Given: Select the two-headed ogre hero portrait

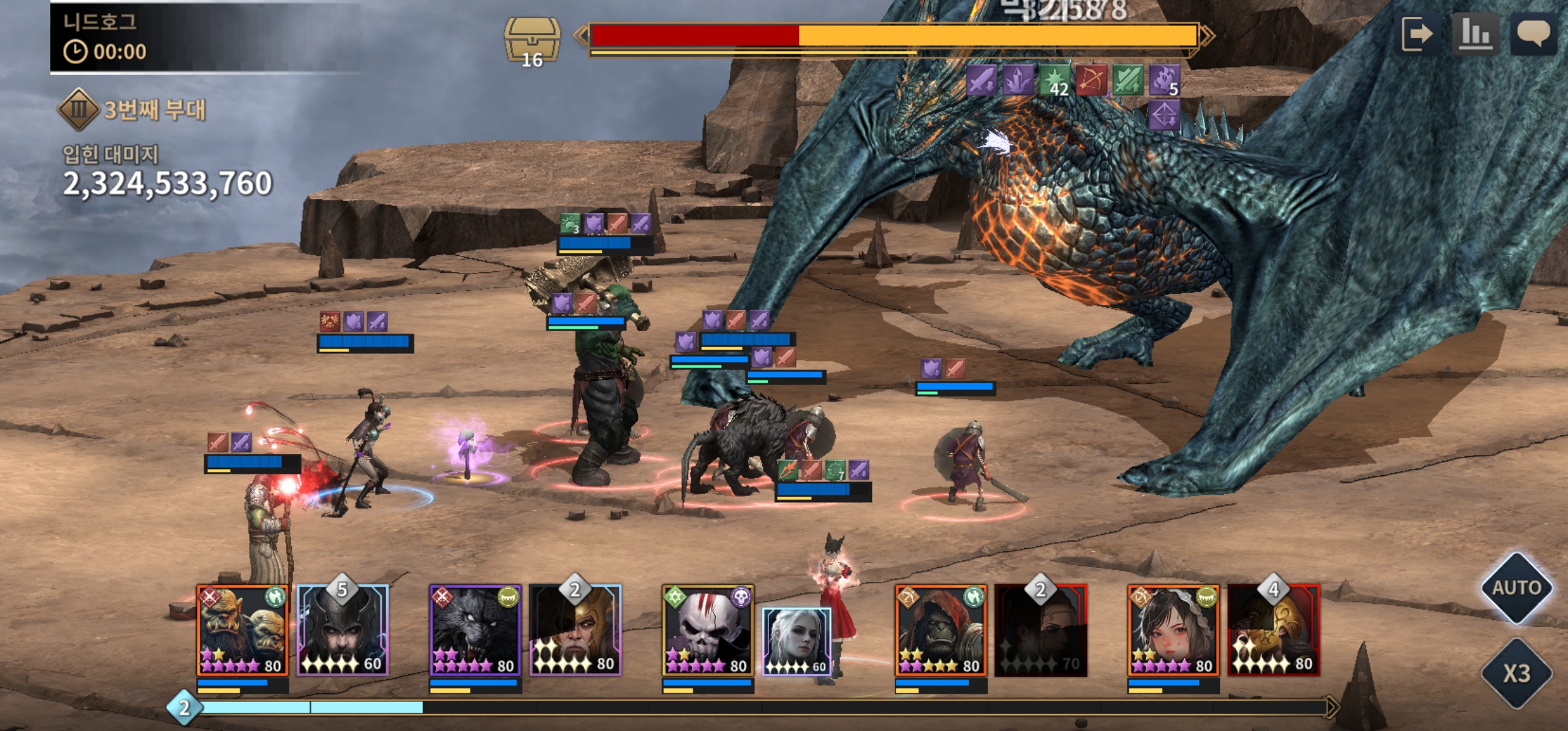Looking at the screenshot, I should coord(242,631).
